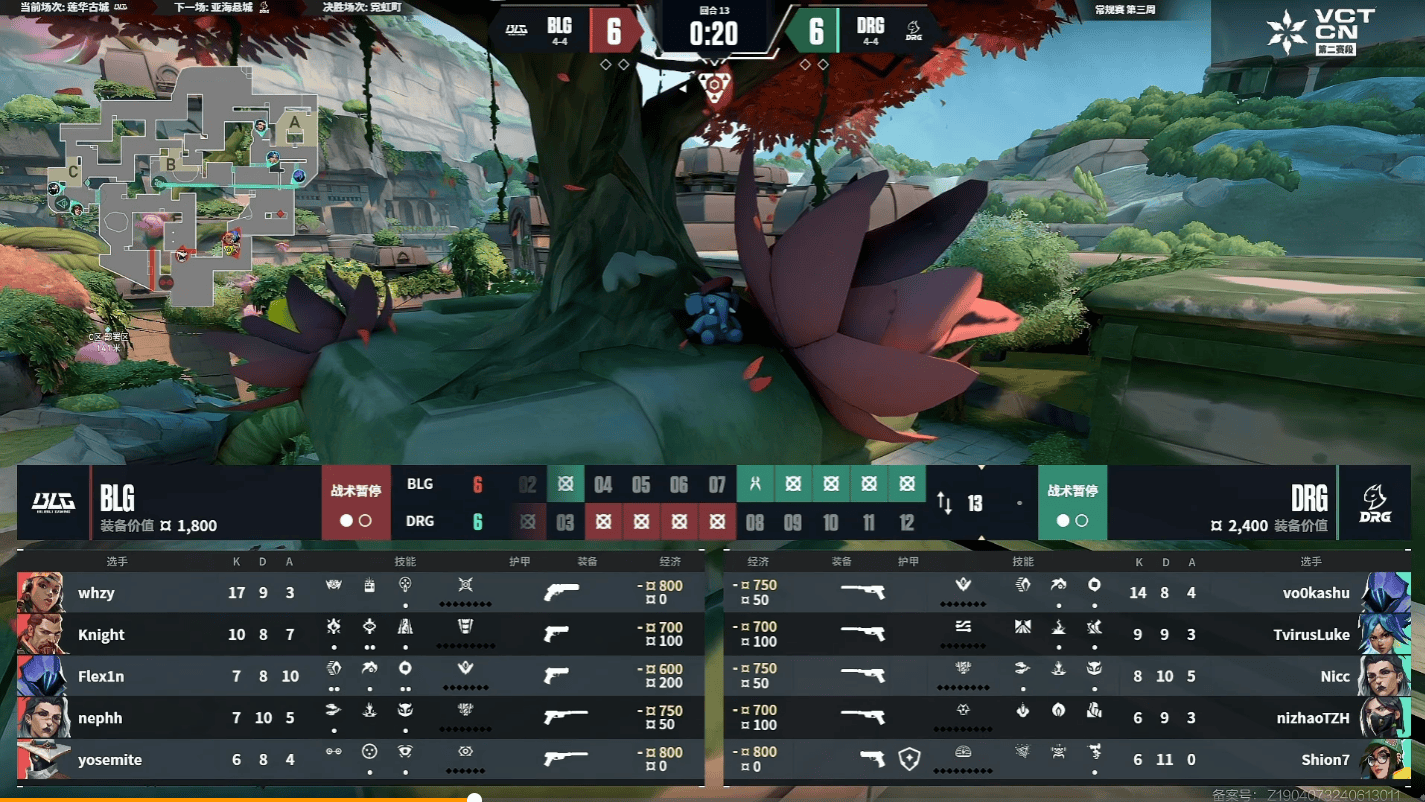The width and height of the screenshot is (1425, 802).
Task: Click the side-swap arrows beside round 13
Action: coord(944,503)
